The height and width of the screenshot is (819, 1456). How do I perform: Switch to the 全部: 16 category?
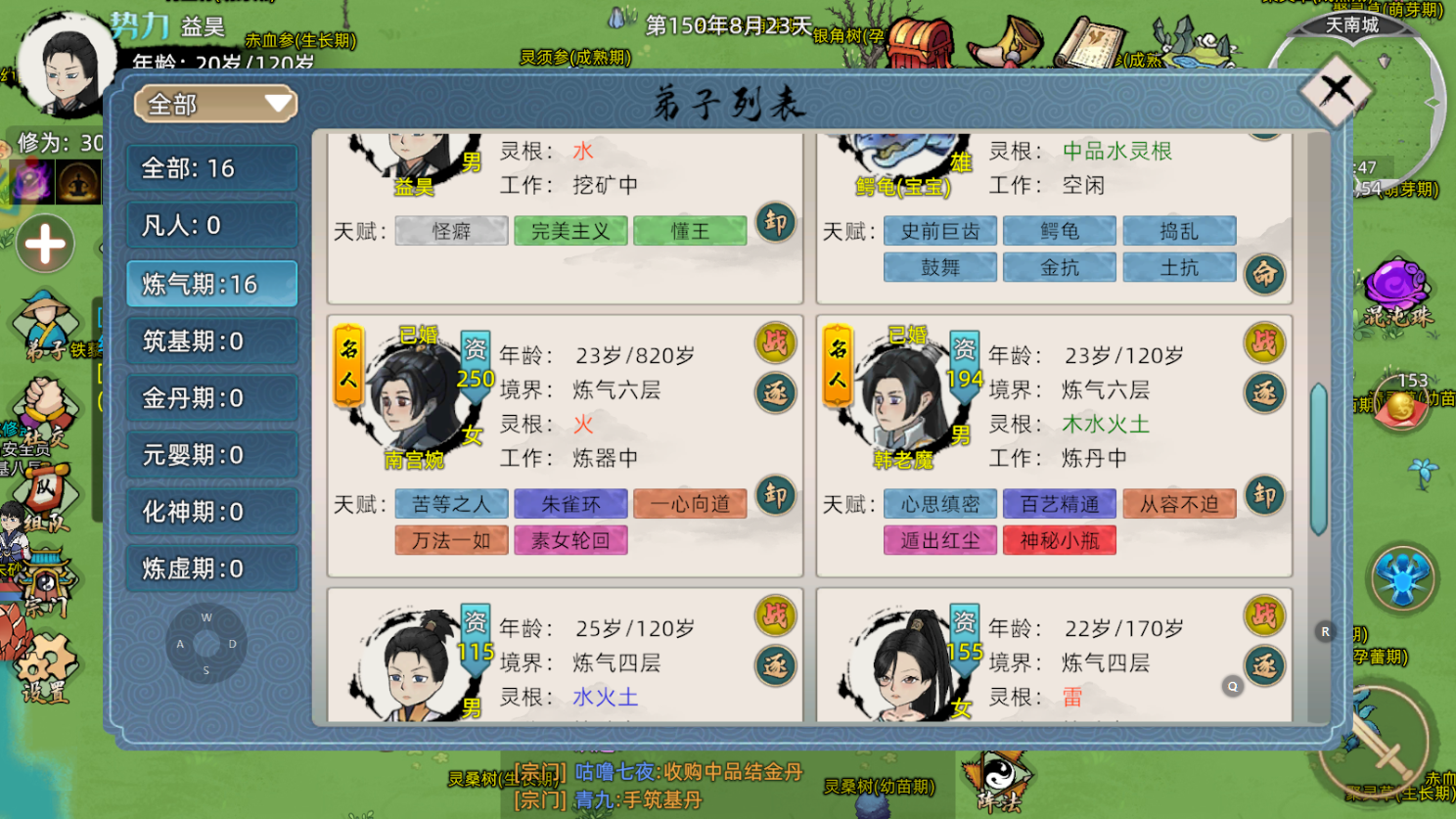point(211,168)
